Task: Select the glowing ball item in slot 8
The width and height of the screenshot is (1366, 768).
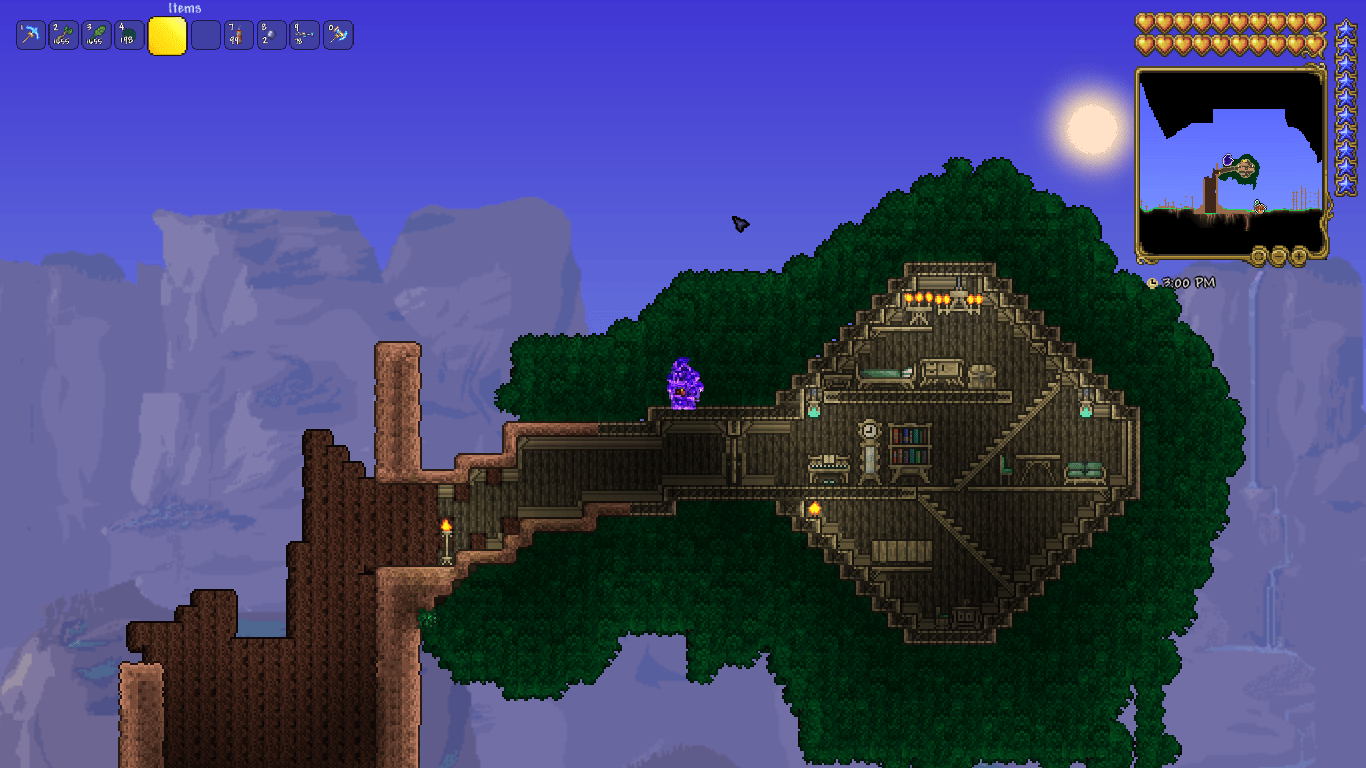Action: [x=271, y=34]
